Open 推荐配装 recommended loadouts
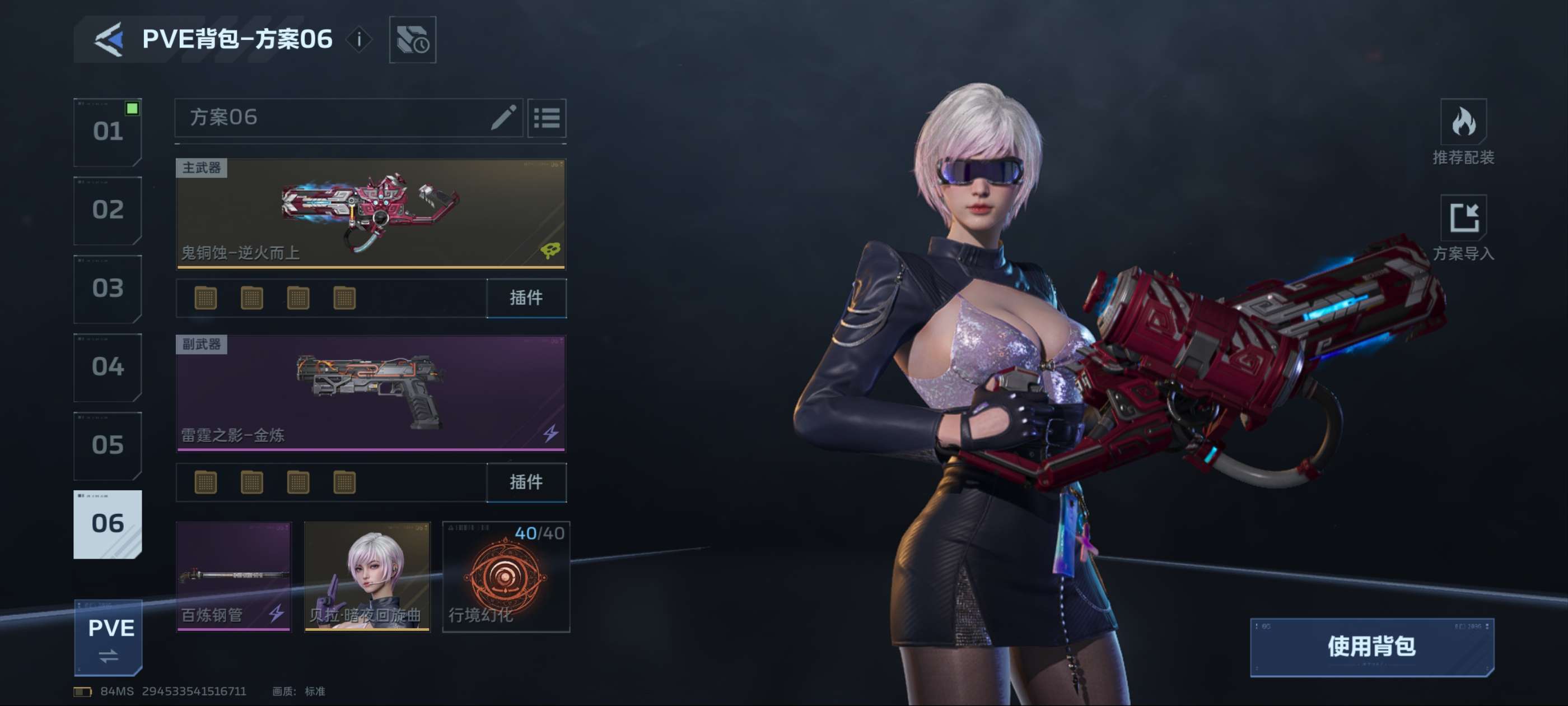This screenshot has height=706, width=1568. [x=1463, y=132]
